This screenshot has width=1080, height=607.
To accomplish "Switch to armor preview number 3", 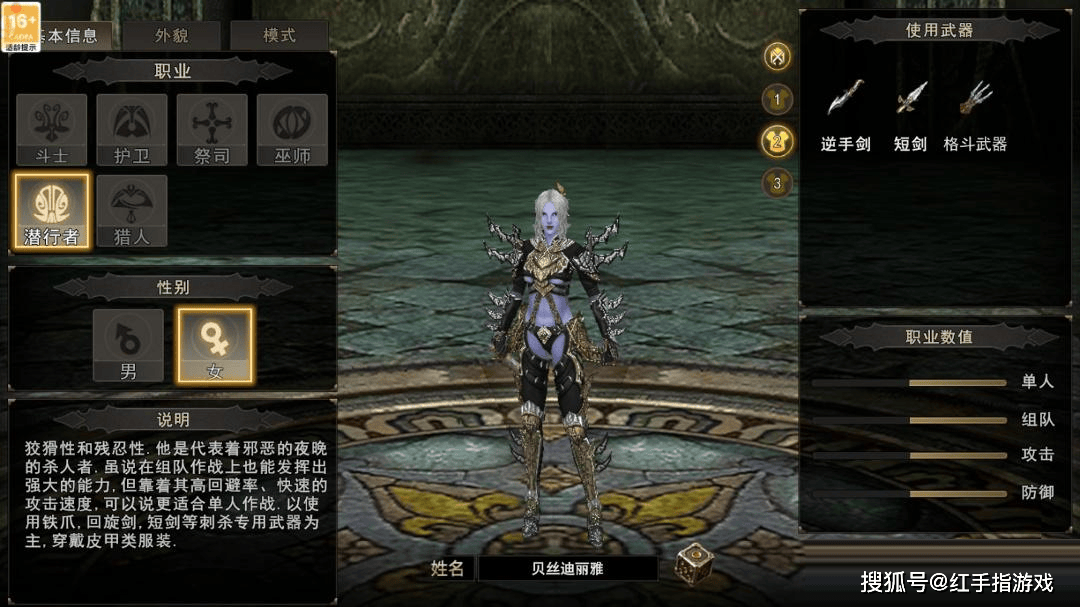I will (x=777, y=183).
